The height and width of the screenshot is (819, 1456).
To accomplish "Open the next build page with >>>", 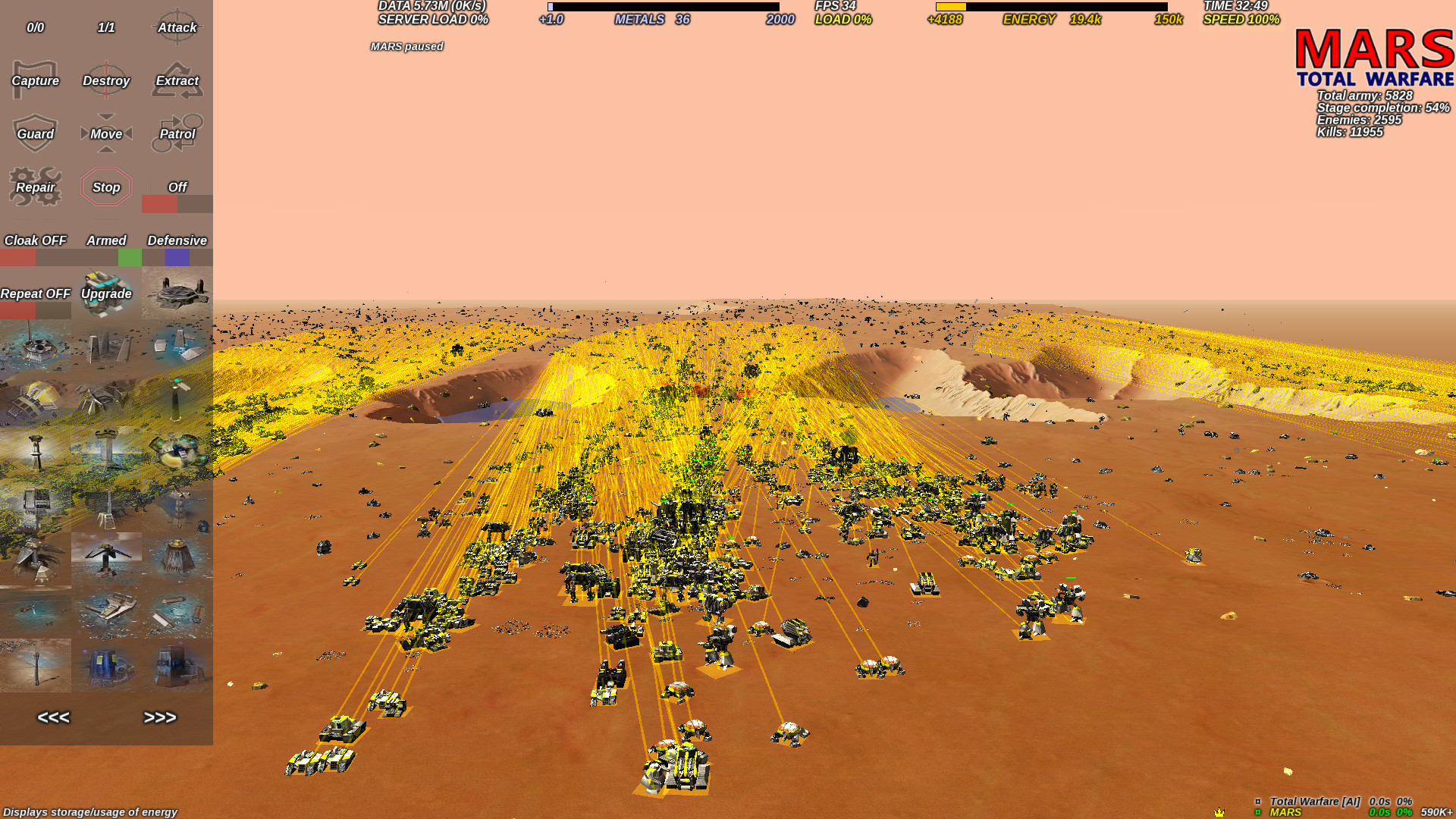I will point(161,717).
